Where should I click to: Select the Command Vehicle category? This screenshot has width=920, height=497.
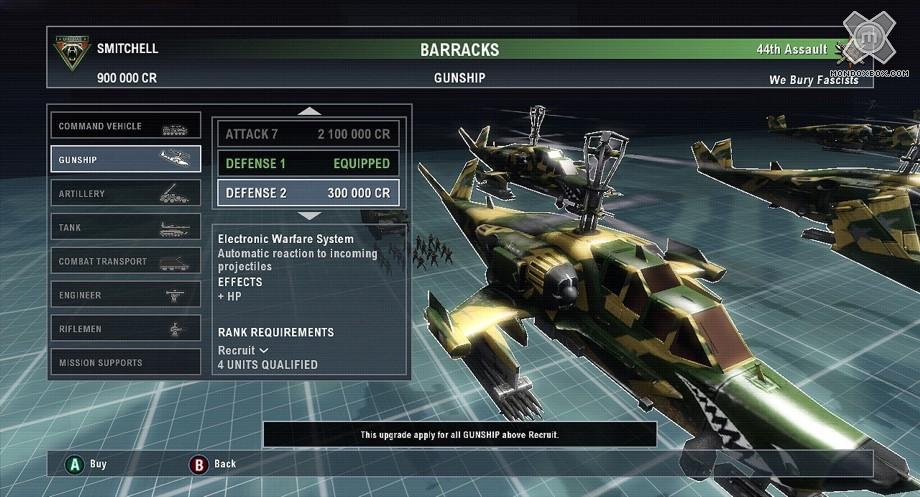125,127
